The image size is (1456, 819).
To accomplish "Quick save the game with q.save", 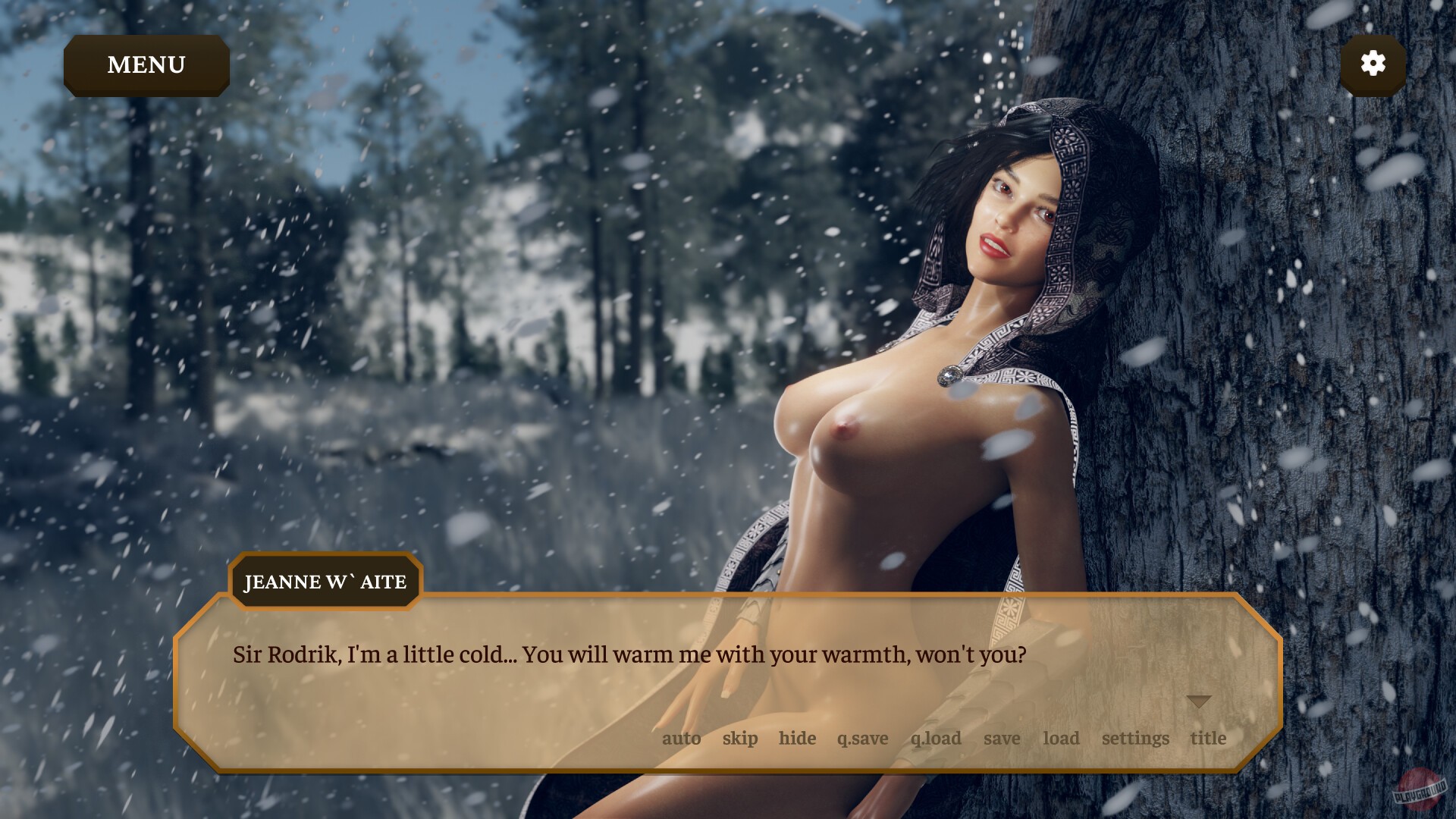I will (x=862, y=738).
